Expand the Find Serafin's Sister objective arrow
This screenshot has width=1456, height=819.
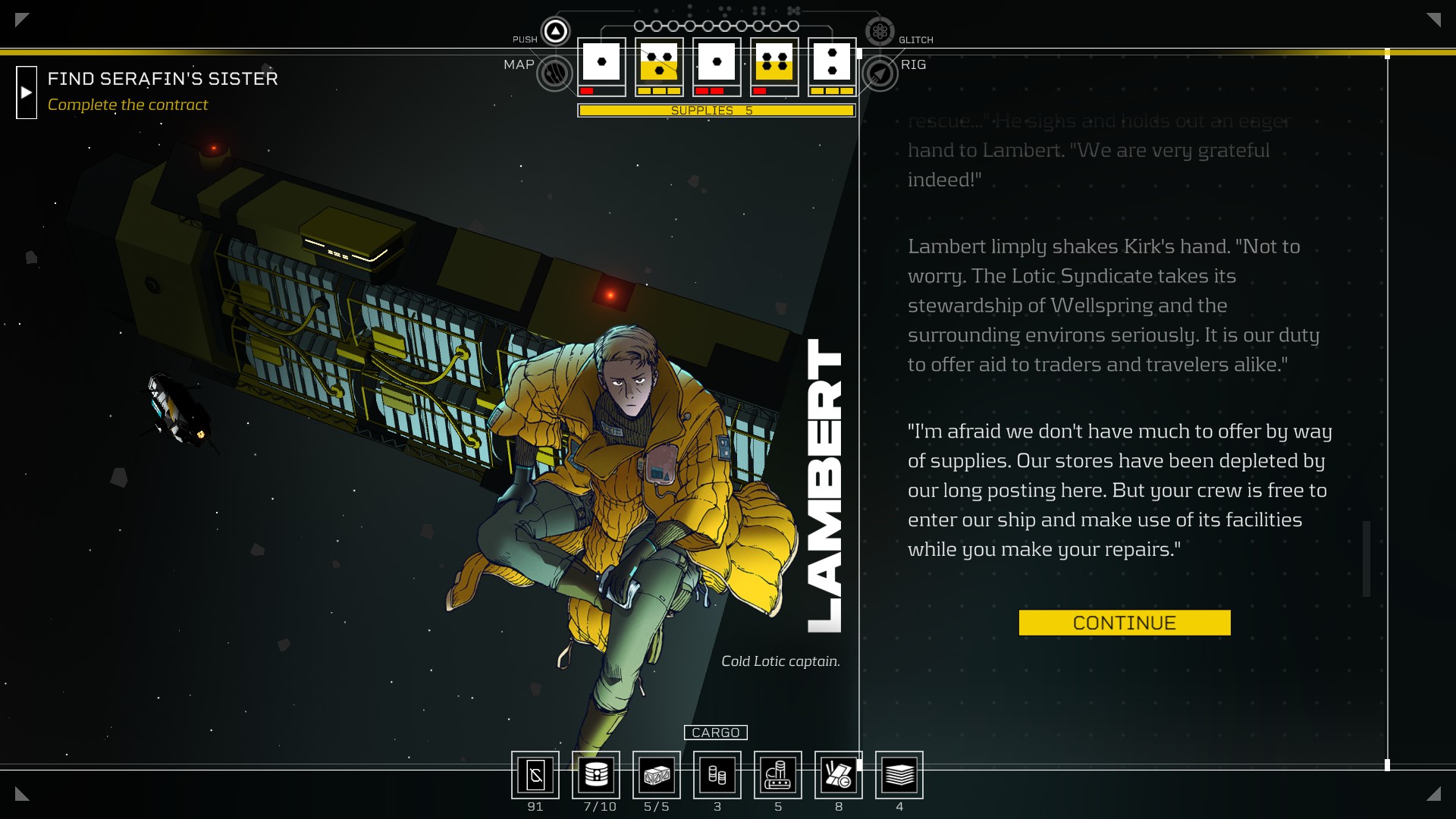[27, 93]
